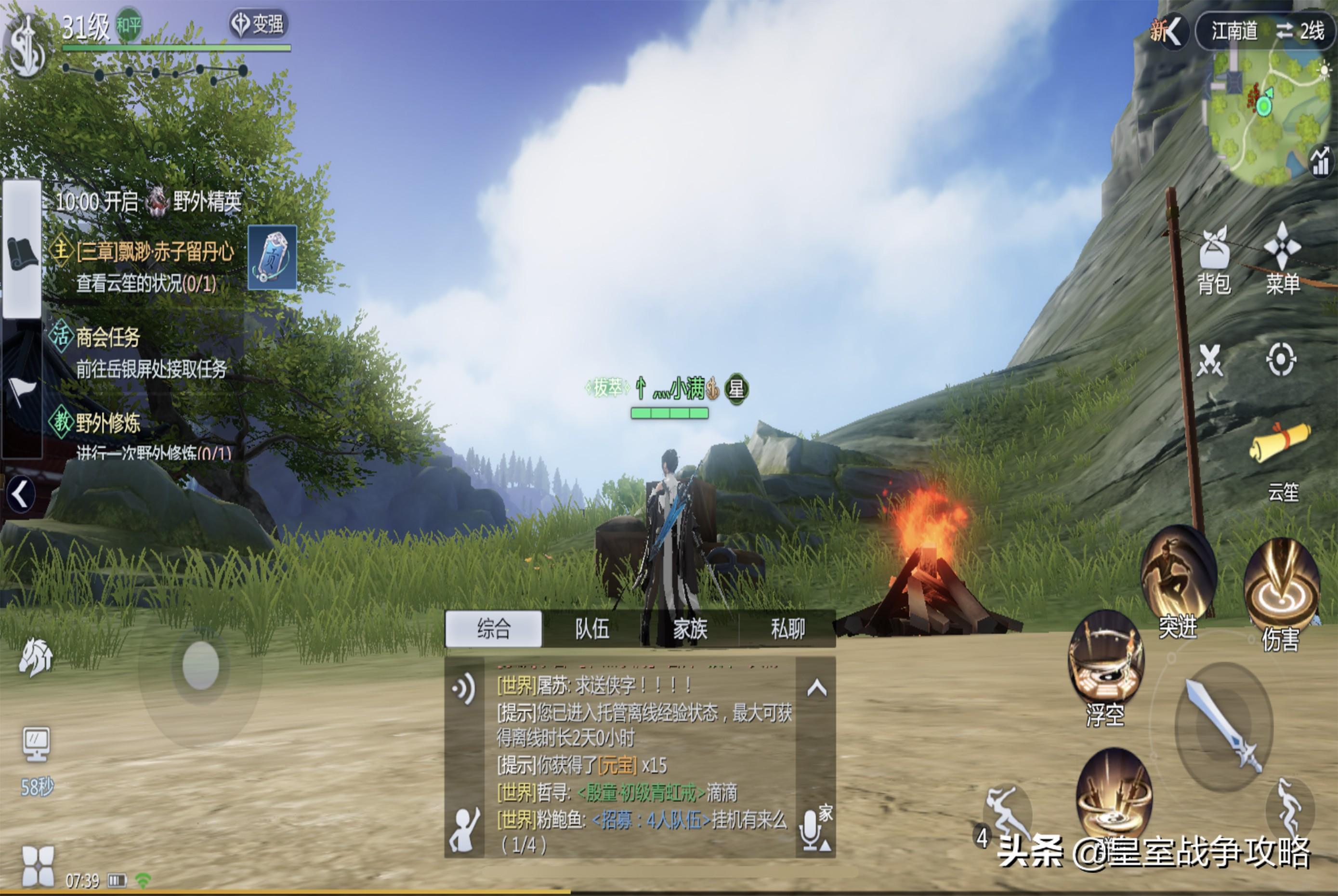This screenshot has height=896, width=1338.
Task: Show the 私聊 private chat tab
Action: 787,629
